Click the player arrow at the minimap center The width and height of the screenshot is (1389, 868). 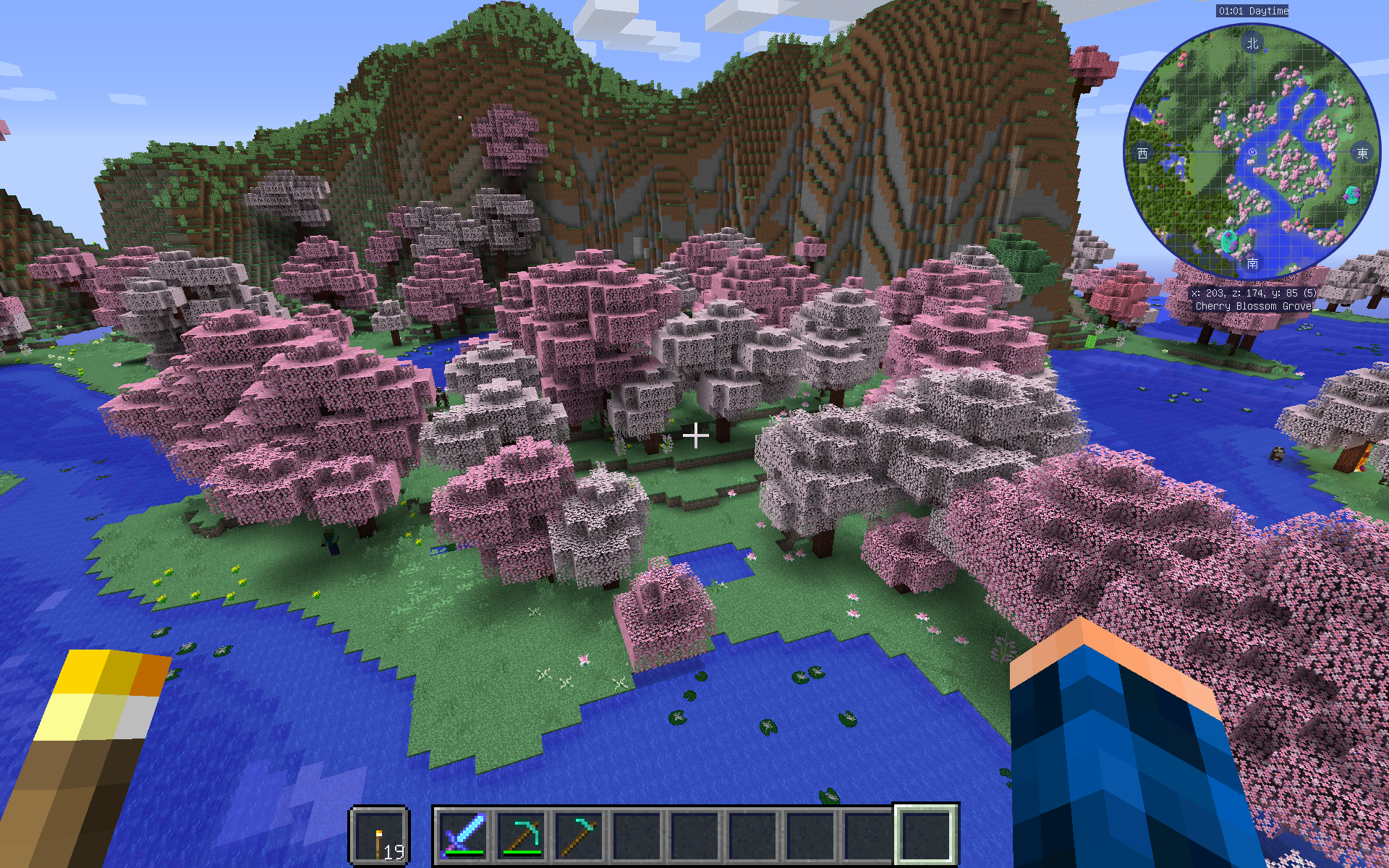1252,153
